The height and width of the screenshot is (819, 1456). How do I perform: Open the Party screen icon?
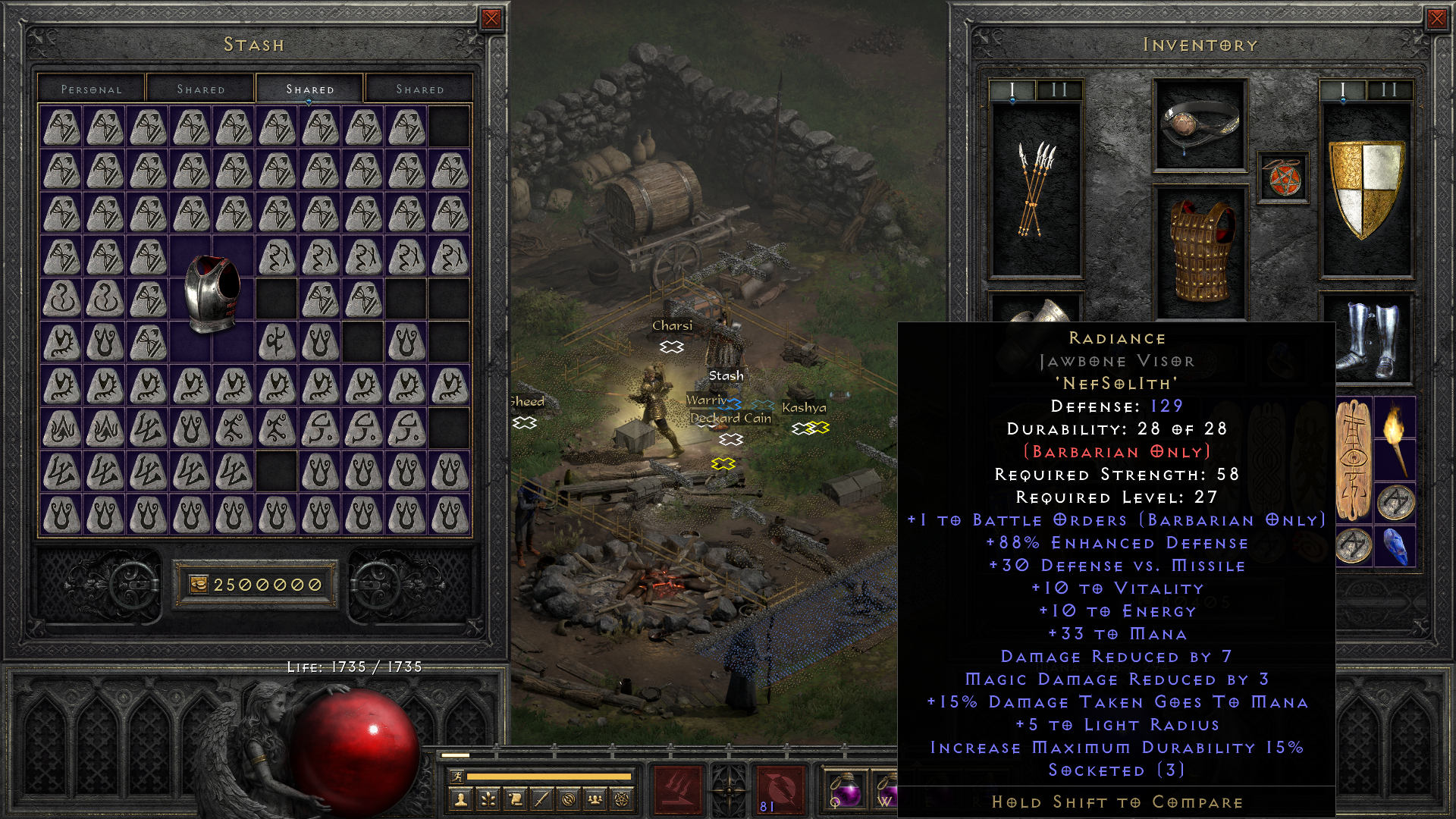coord(596,799)
